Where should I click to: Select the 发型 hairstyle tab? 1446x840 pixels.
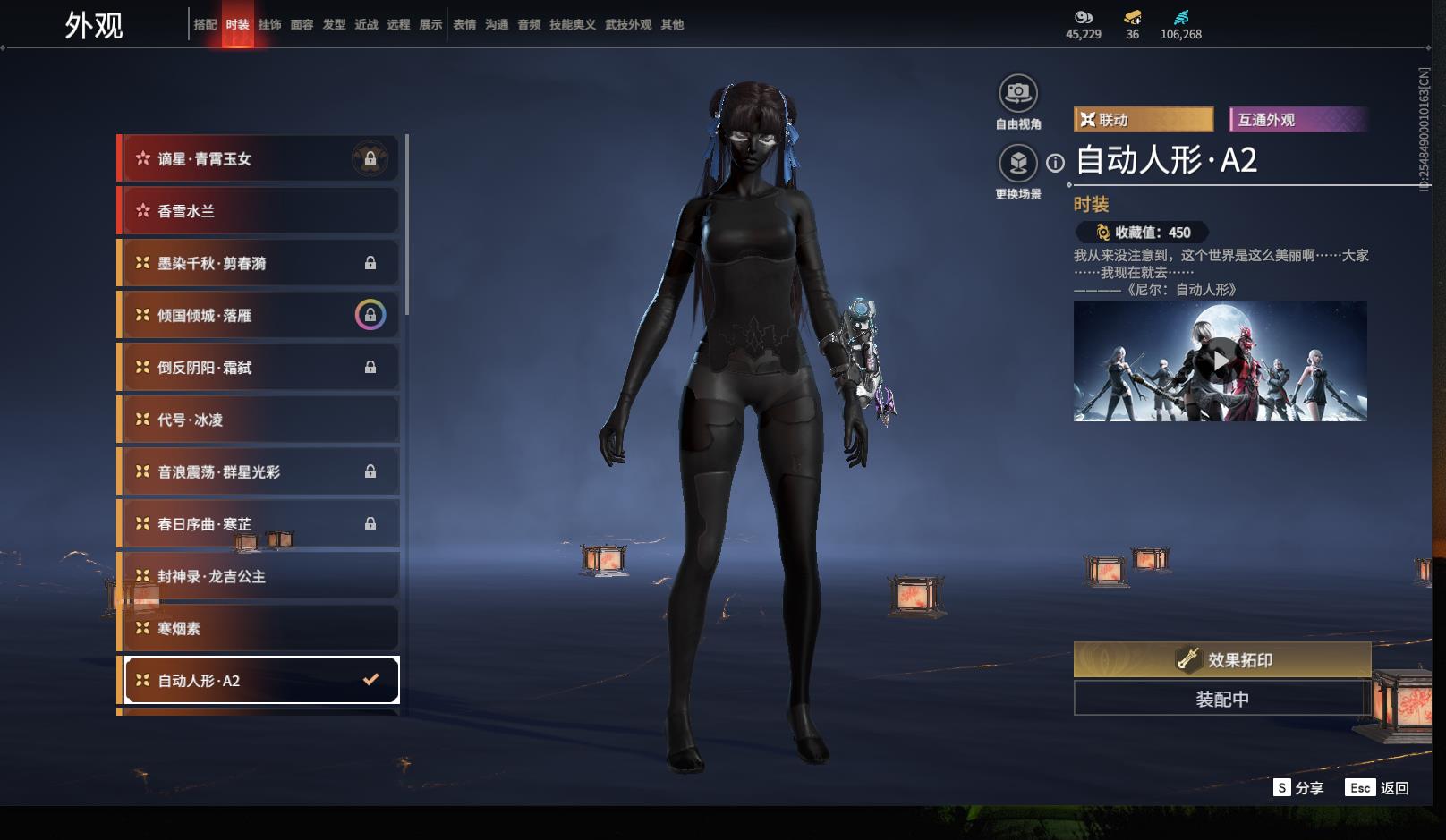pyautogui.click(x=334, y=25)
